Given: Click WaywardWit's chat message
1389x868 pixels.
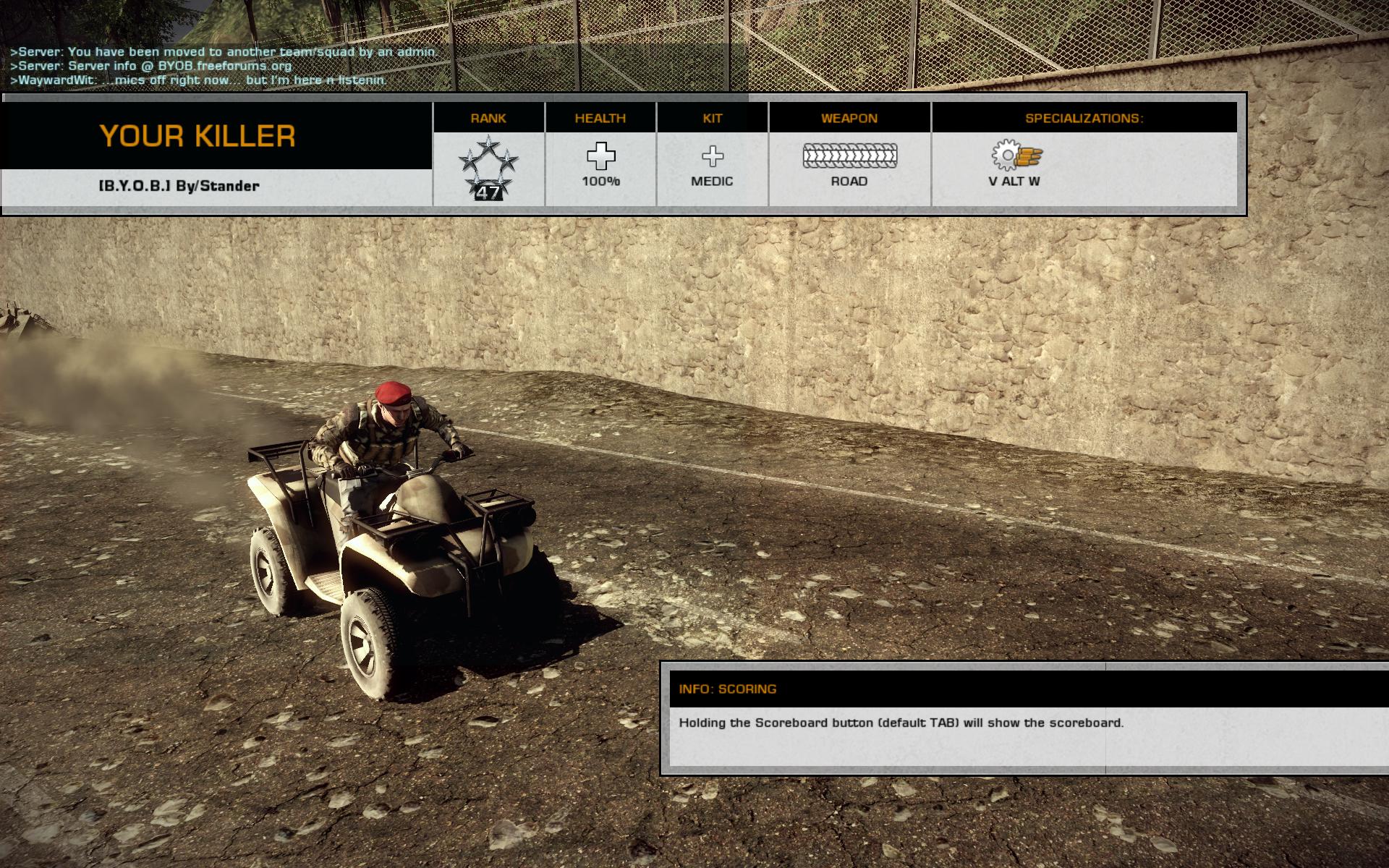Looking at the screenshot, I should tap(198, 80).
